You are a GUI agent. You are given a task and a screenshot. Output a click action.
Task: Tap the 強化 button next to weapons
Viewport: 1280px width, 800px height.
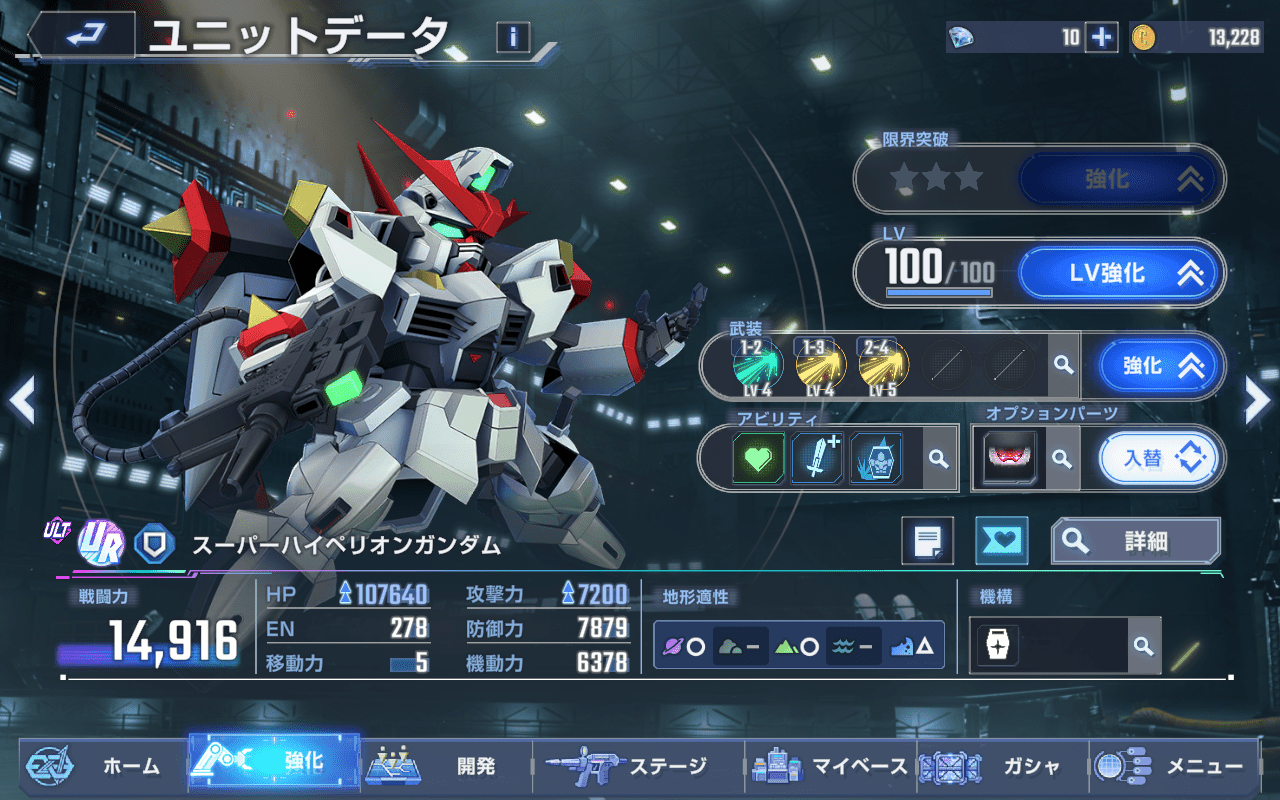coord(1161,366)
